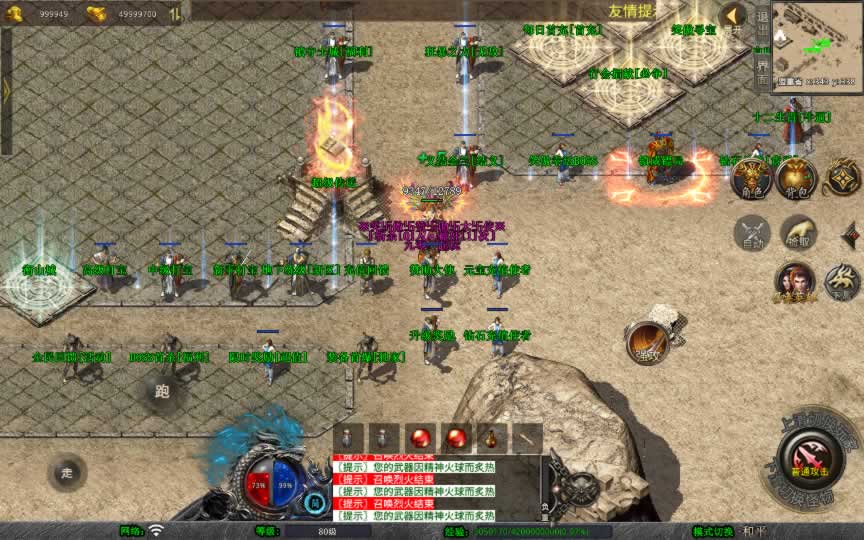864x540 pixels.
Task: Select the hero portrait icon
Action: (x=795, y=281)
